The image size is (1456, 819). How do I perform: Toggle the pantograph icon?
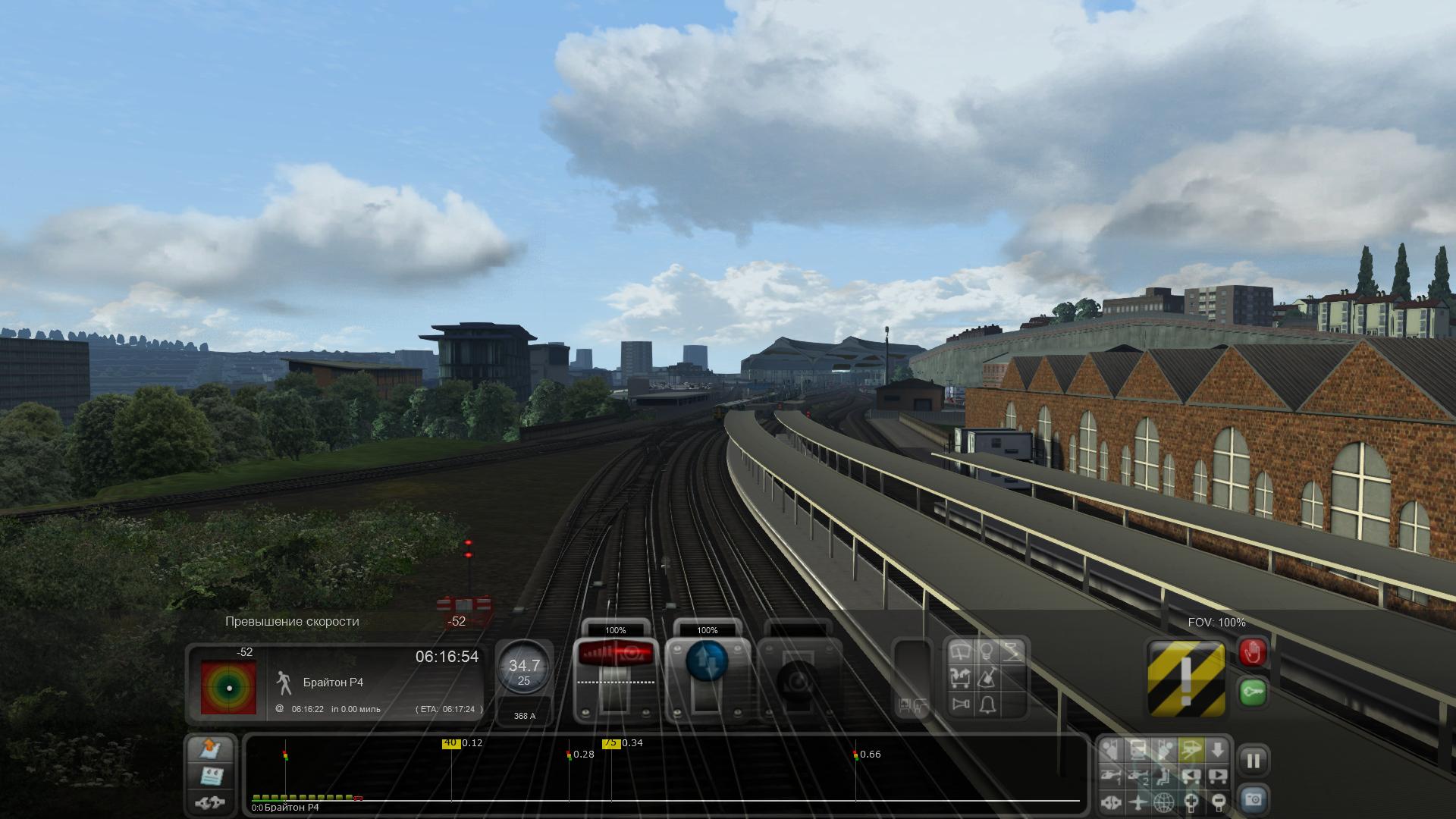1012,651
